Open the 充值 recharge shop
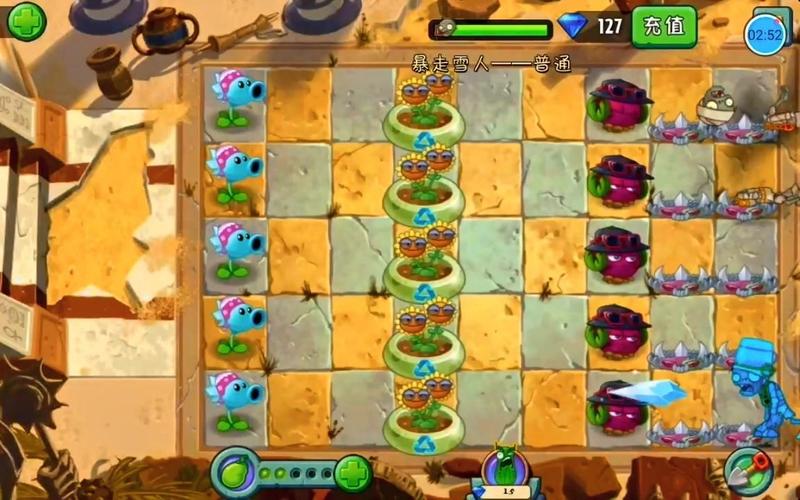The image size is (800, 500). click(664, 26)
